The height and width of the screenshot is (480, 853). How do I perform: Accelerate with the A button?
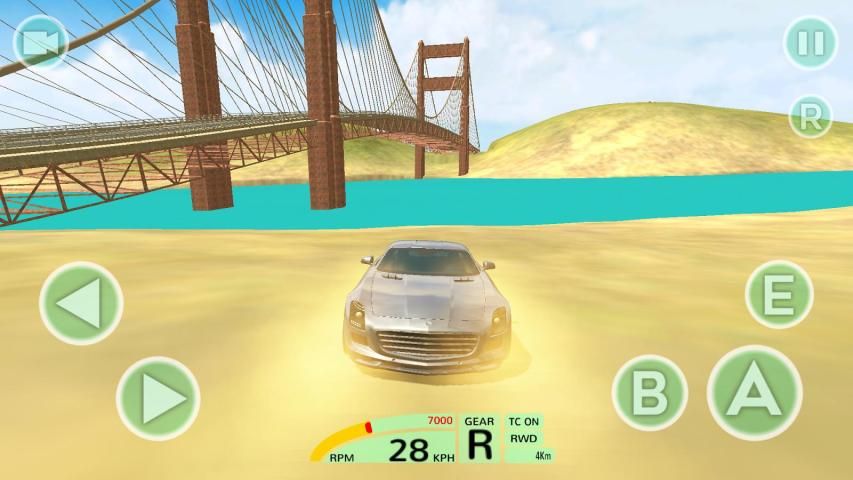click(x=754, y=392)
